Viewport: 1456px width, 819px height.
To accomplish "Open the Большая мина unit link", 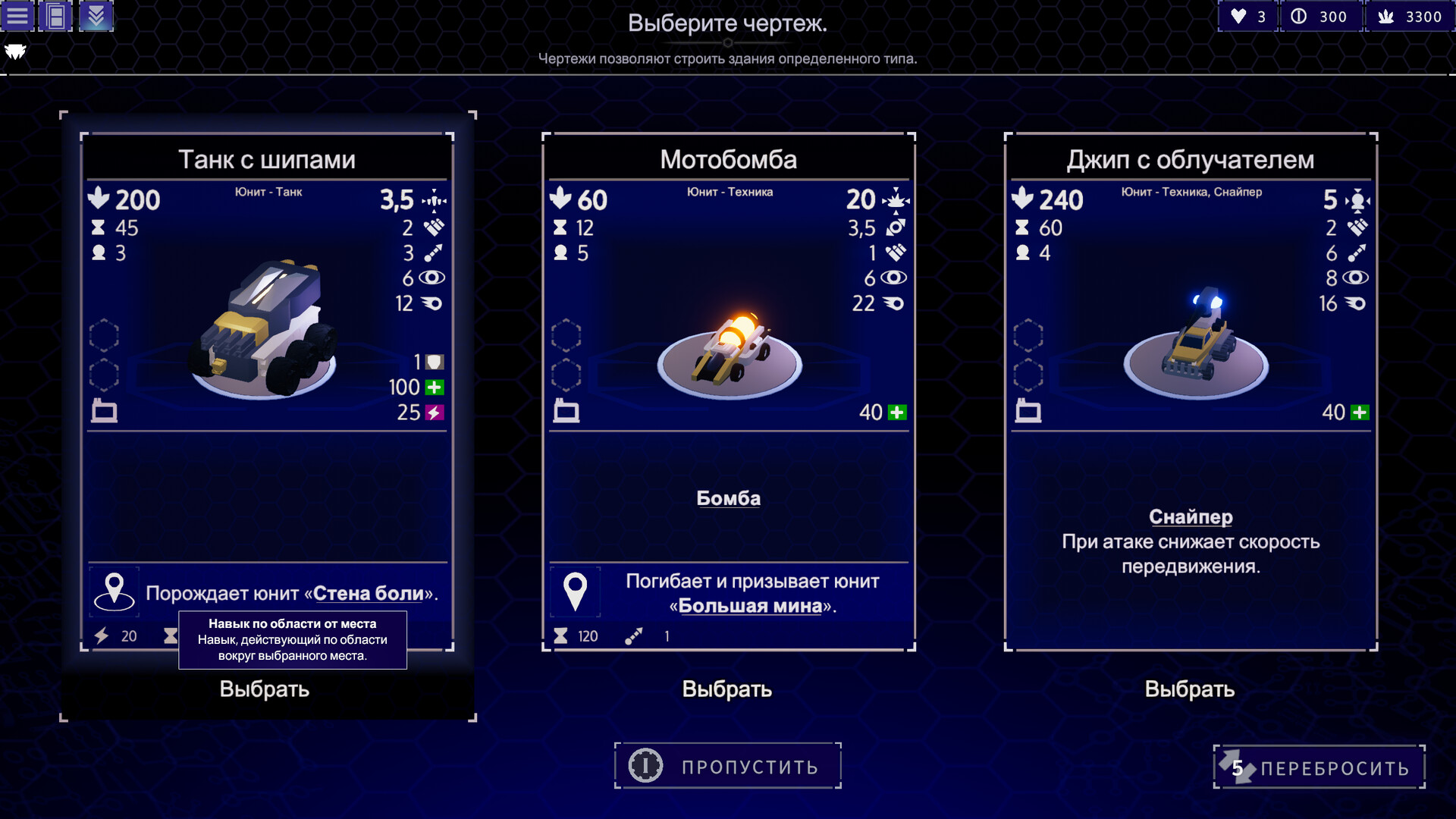I will click(753, 605).
